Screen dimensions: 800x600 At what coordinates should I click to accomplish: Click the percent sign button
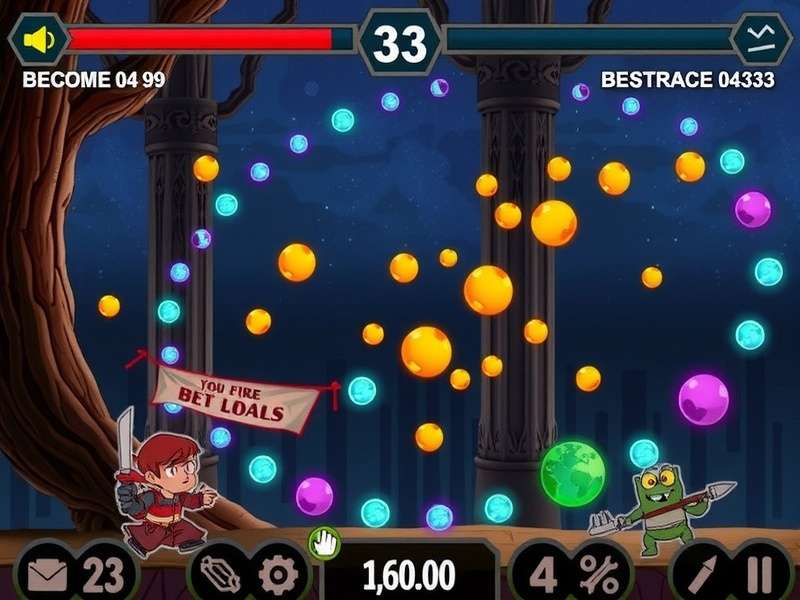[x=598, y=575]
